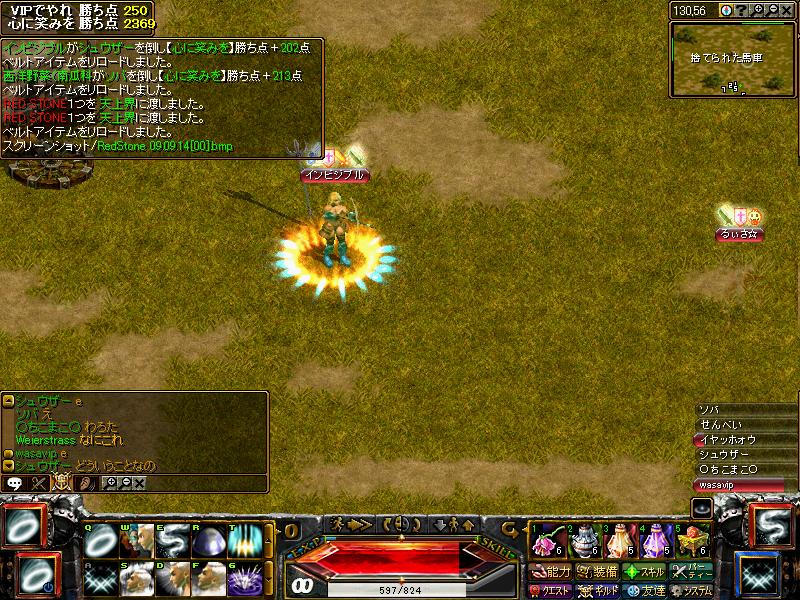Open the スキル (skills) window
Image resolution: width=800 pixels, height=600 pixels.
click(645, 572)
